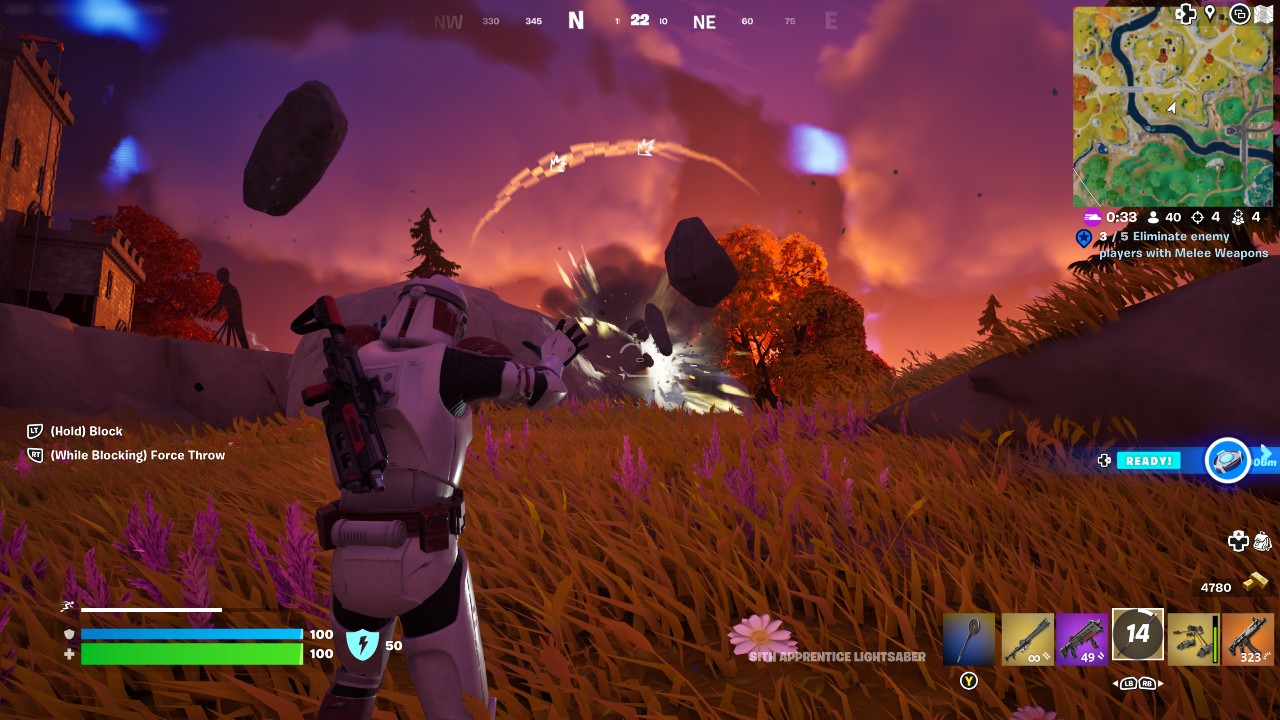1280x720 pixels.
Task: Click the eliminations crosshair counter icon
Action: (1198, 217)
